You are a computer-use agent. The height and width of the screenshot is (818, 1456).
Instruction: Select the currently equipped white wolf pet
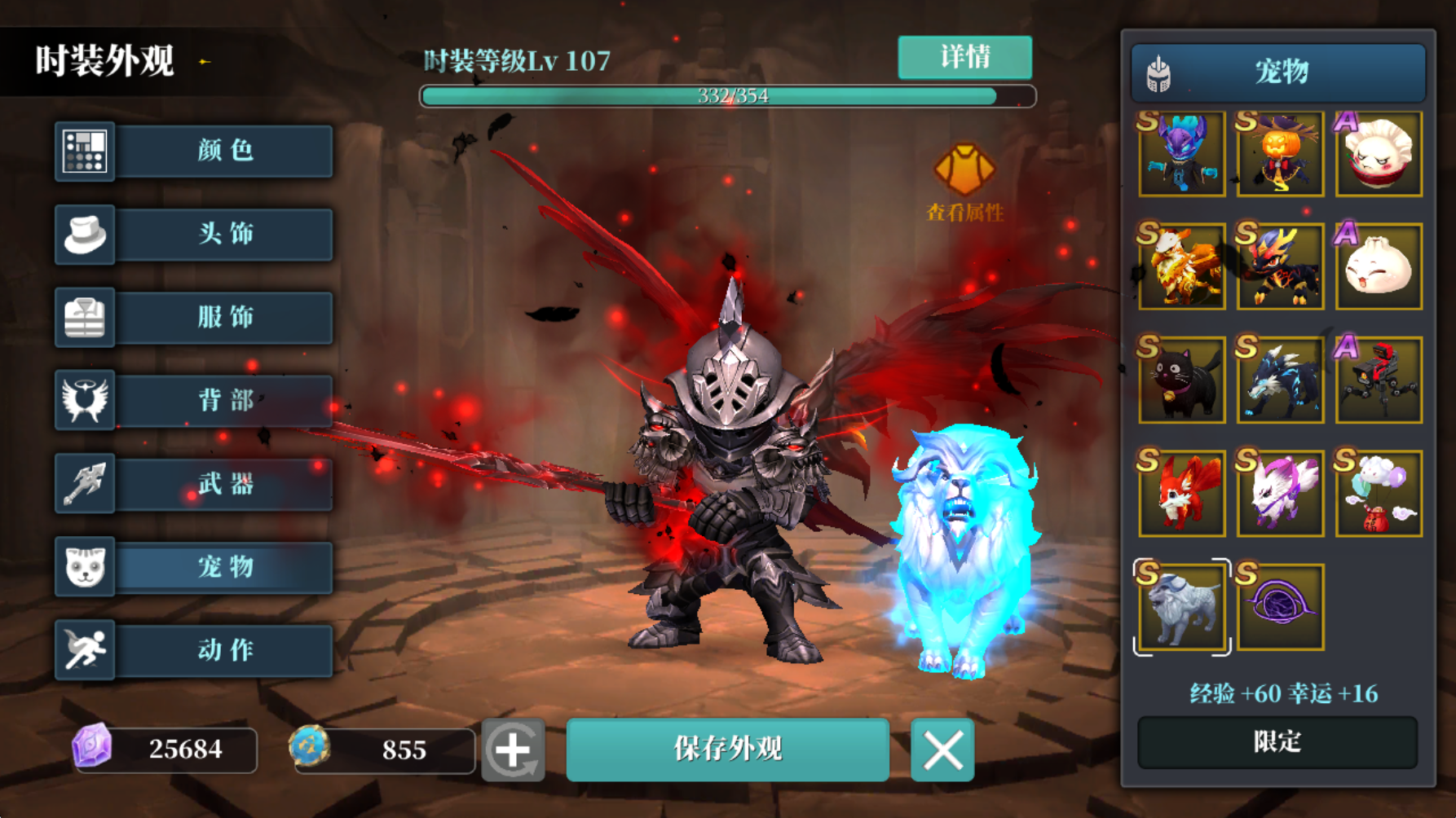click(1180, 606)
